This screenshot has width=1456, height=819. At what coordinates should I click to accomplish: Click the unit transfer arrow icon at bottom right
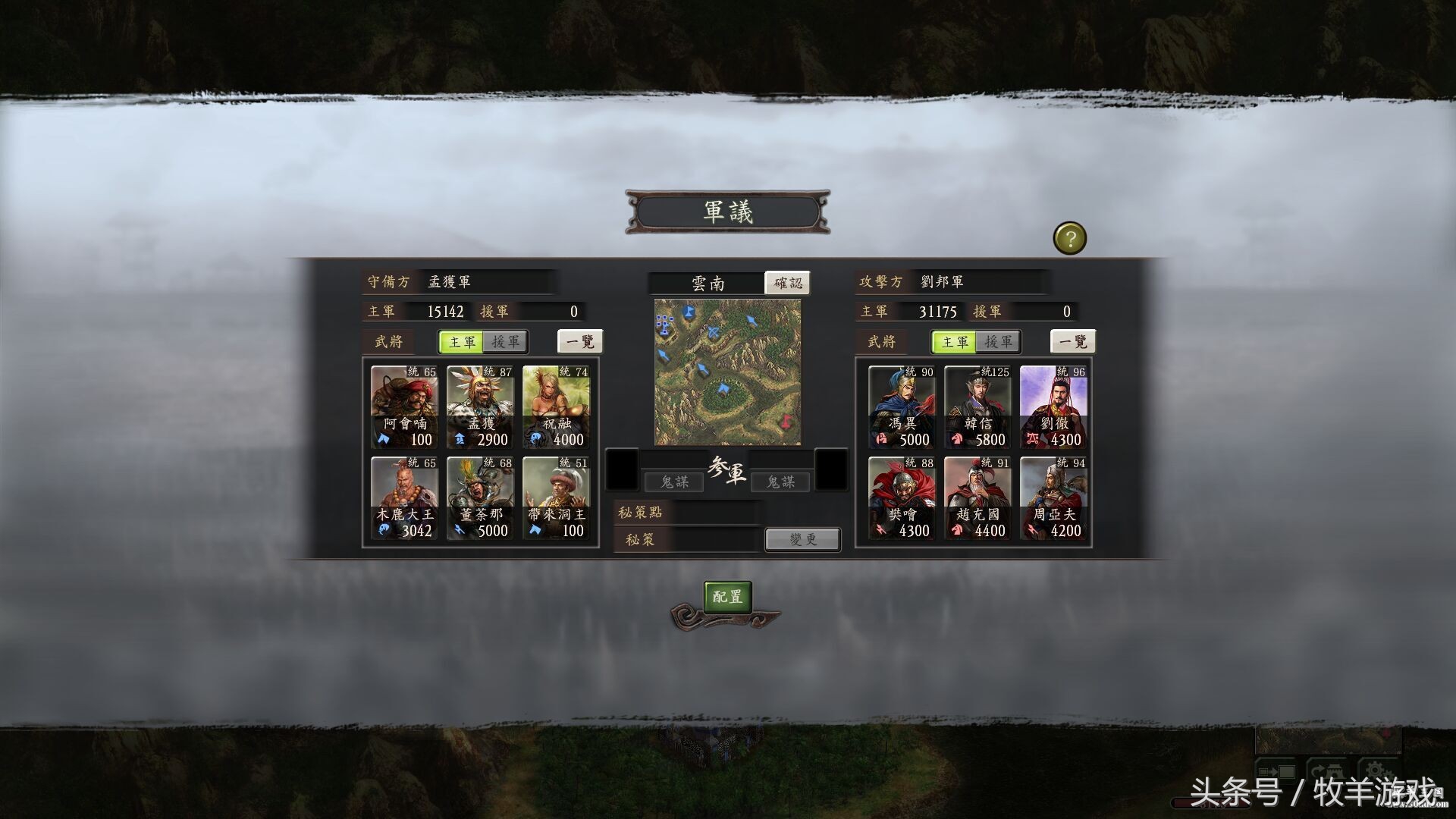[x=1276, y=770]
